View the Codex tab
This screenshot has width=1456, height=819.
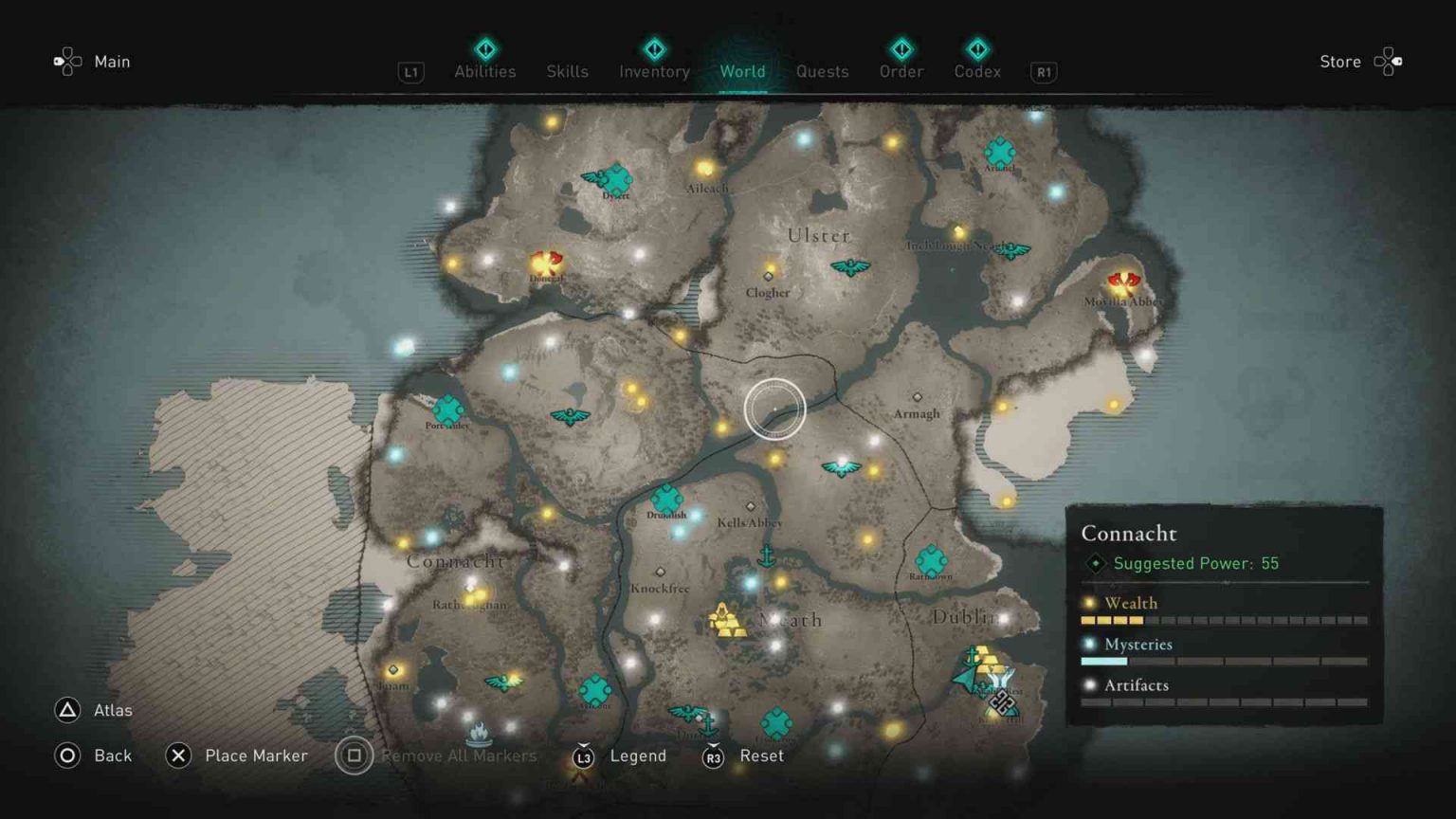click(x=977, y=71)
